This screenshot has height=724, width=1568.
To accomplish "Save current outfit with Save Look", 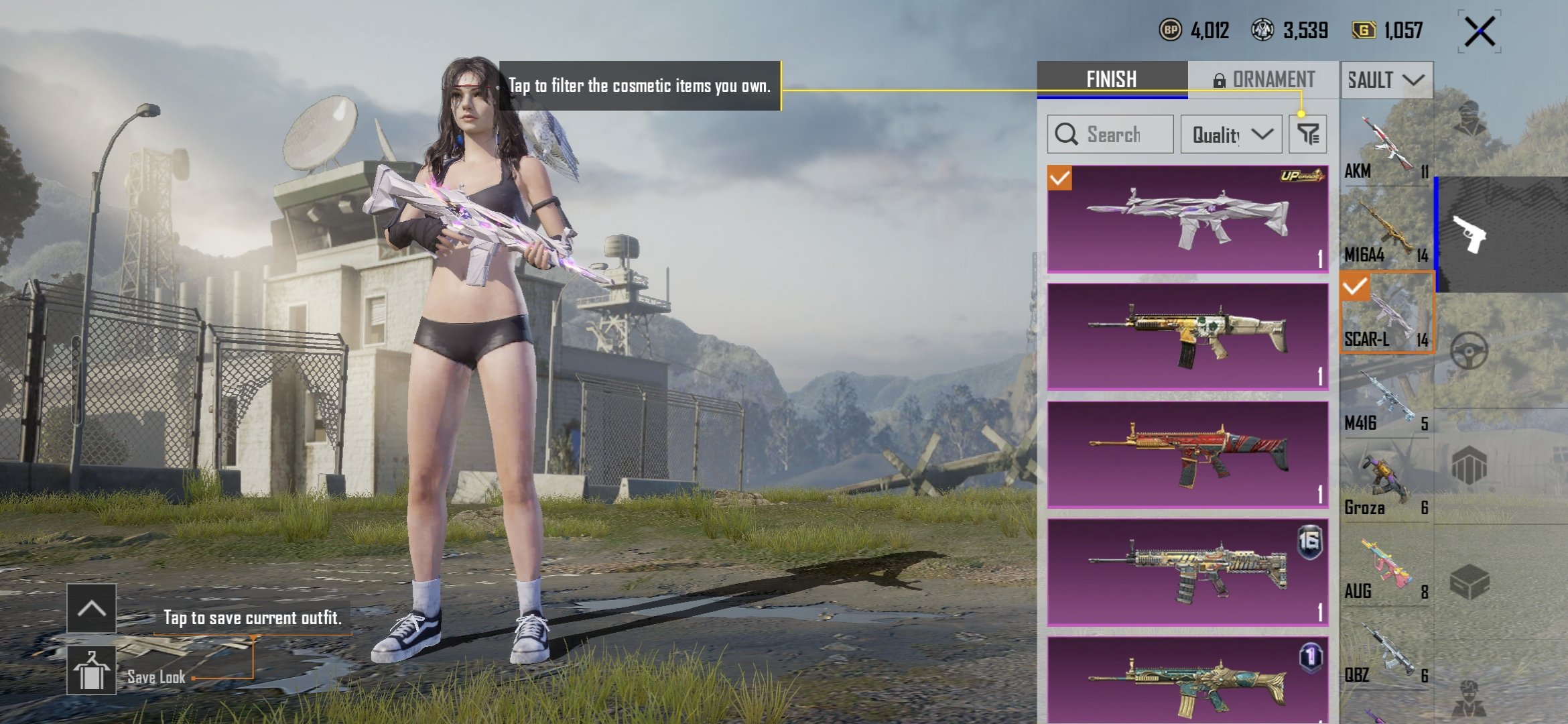I will 92,670.
